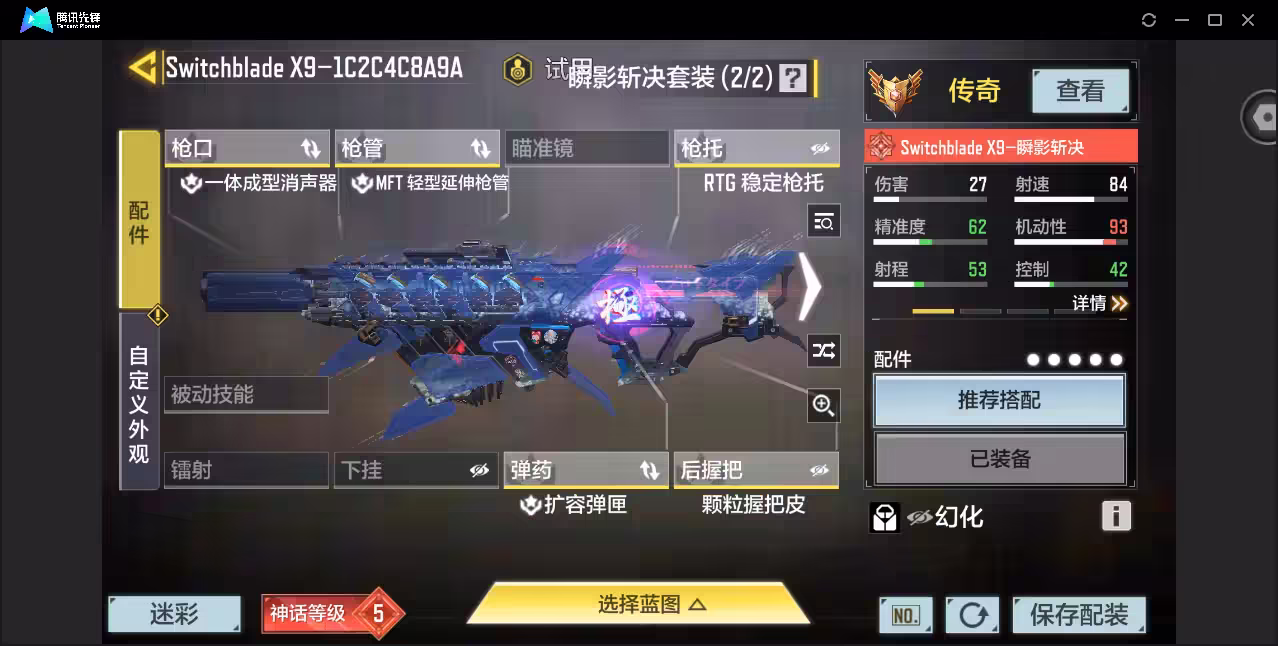The width and height of the screenshot is (1278, 646).
Task: Open the 弹药 ammunition slot
Action: click(x=586, y=470)
